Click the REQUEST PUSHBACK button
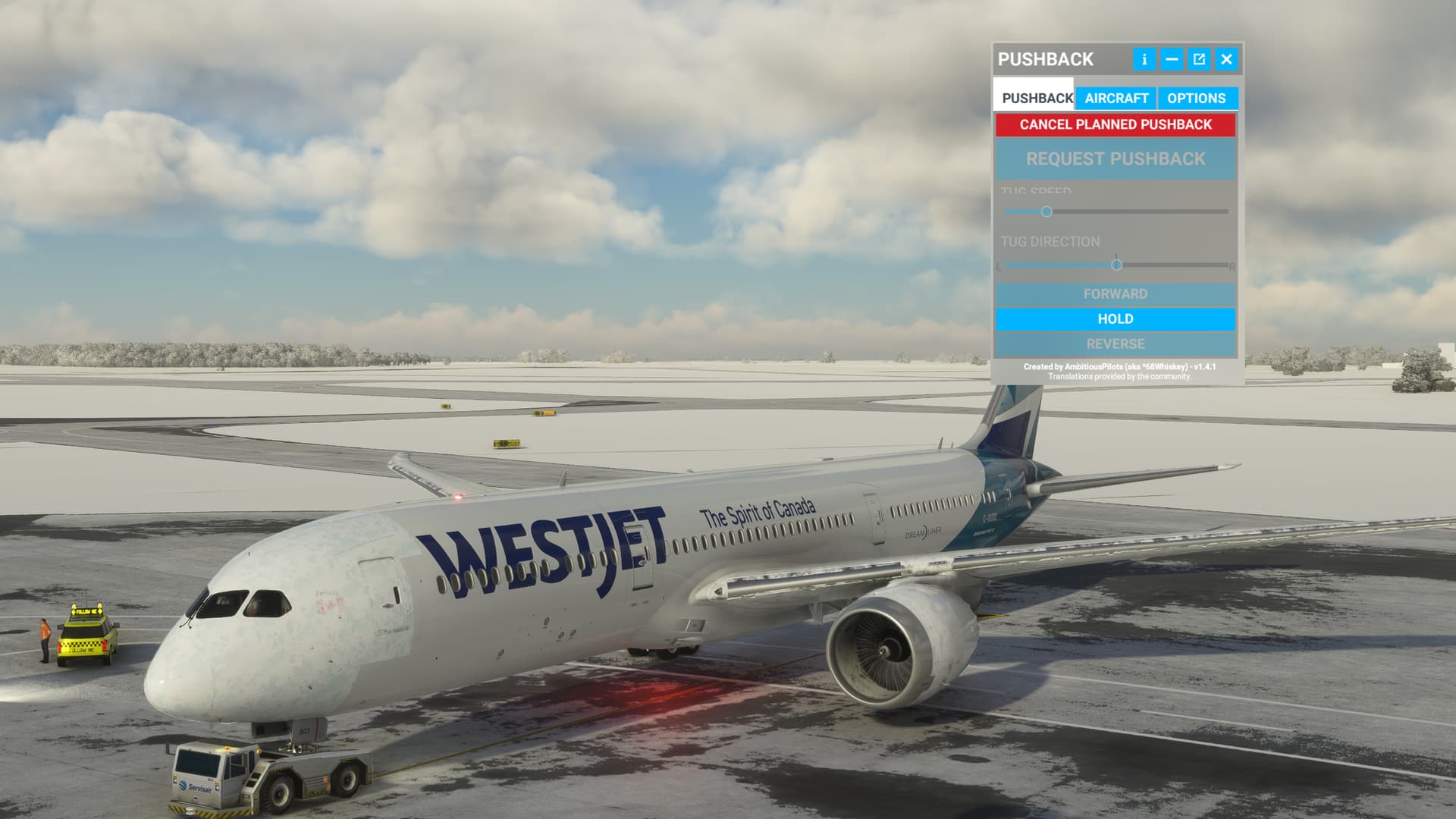Screen dimensions: 1456x819 (x=1115, y=160)
